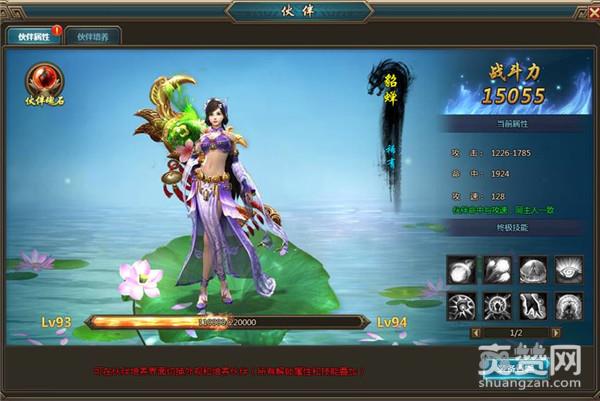The width and height of the screenshot is (600, 401).
Task: Pick the spiked sun wheel skill icon
Action: (x=463, y=306)
